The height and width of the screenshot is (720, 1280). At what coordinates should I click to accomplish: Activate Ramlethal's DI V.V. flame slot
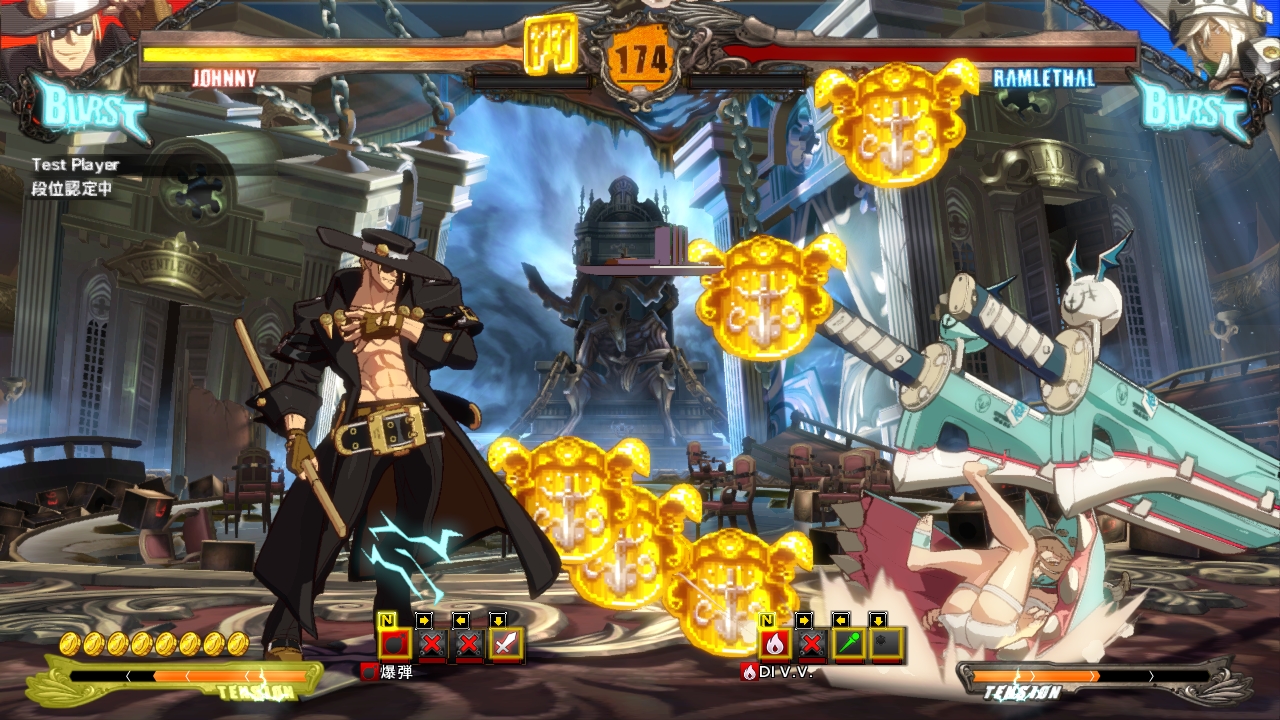(774, 644)
